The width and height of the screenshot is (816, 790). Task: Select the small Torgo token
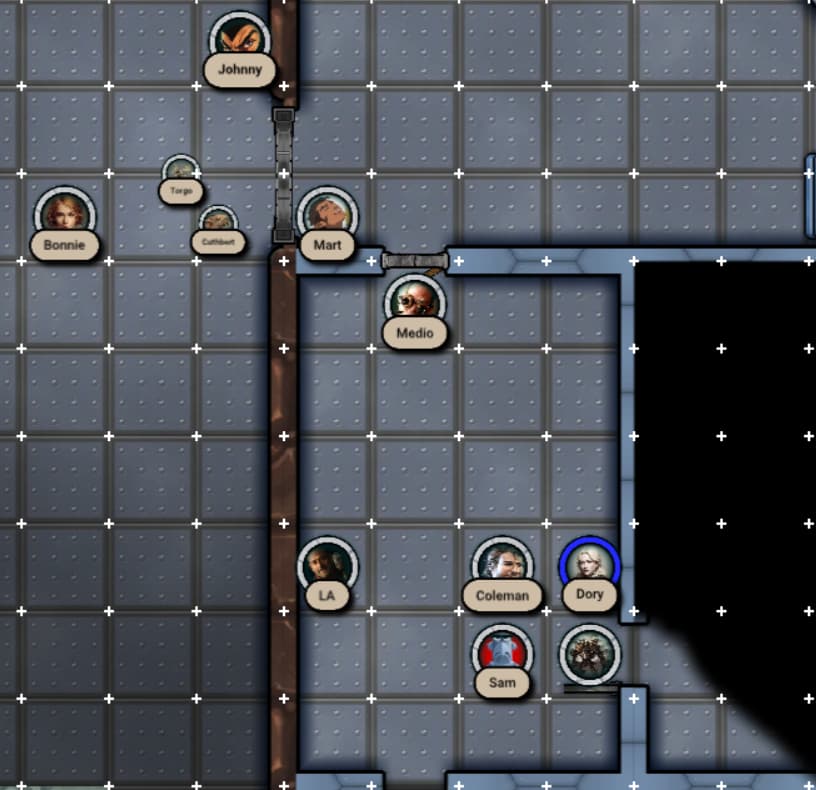coord(180,172)
